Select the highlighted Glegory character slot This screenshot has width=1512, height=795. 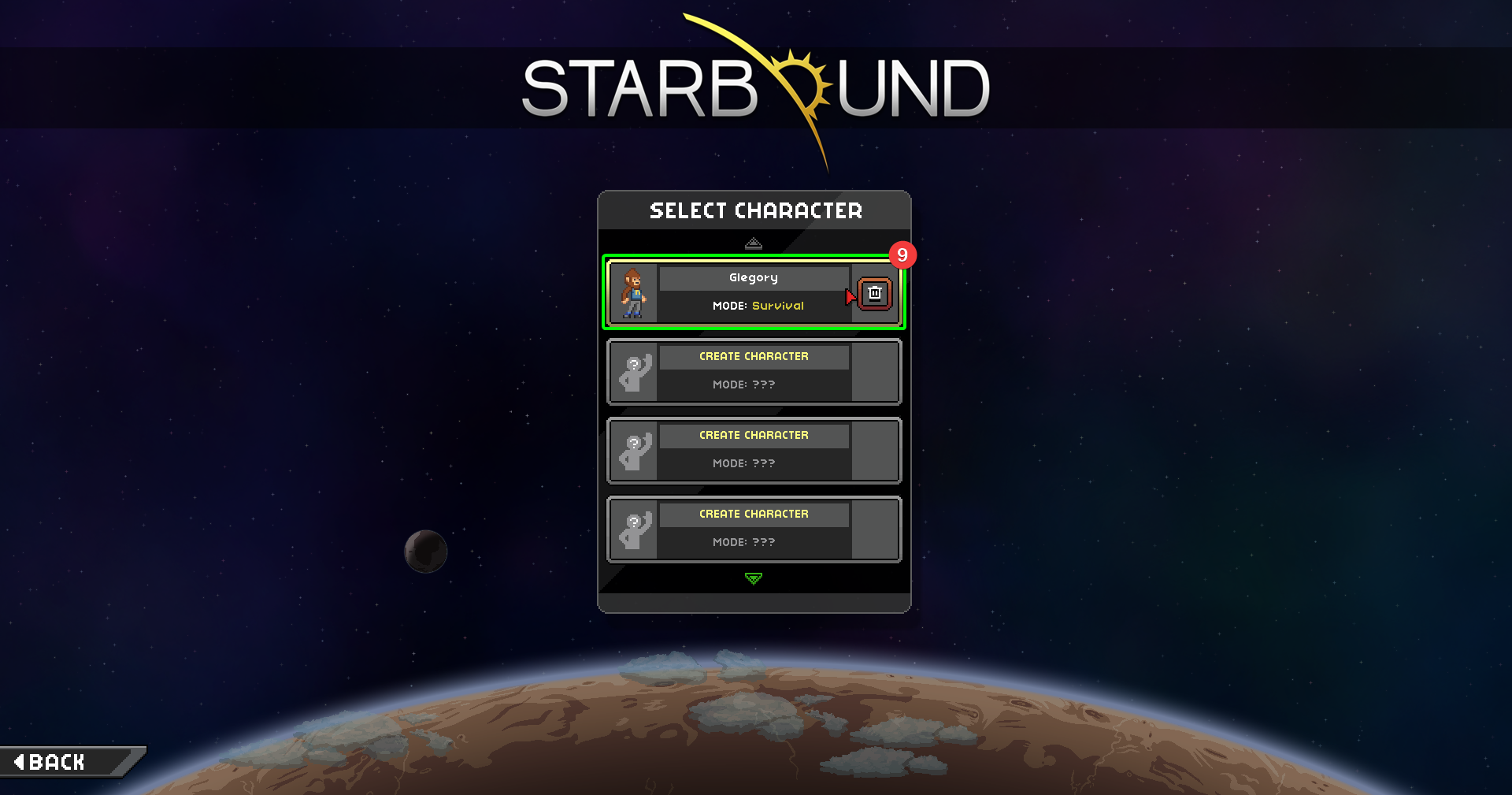click(754, 293)
